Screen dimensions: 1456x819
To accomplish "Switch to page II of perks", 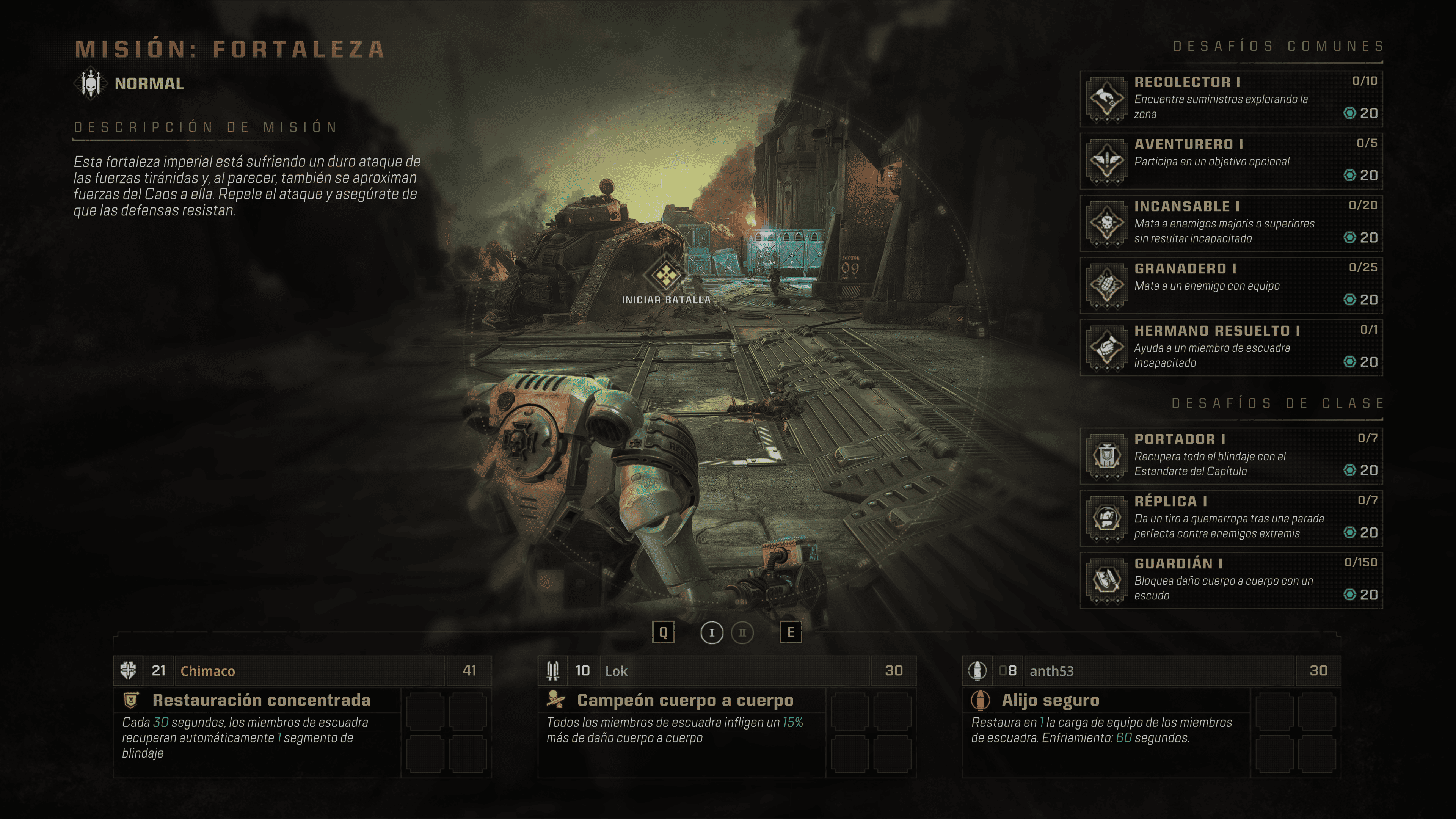I will pyautogui.click(x=742, y=632).
